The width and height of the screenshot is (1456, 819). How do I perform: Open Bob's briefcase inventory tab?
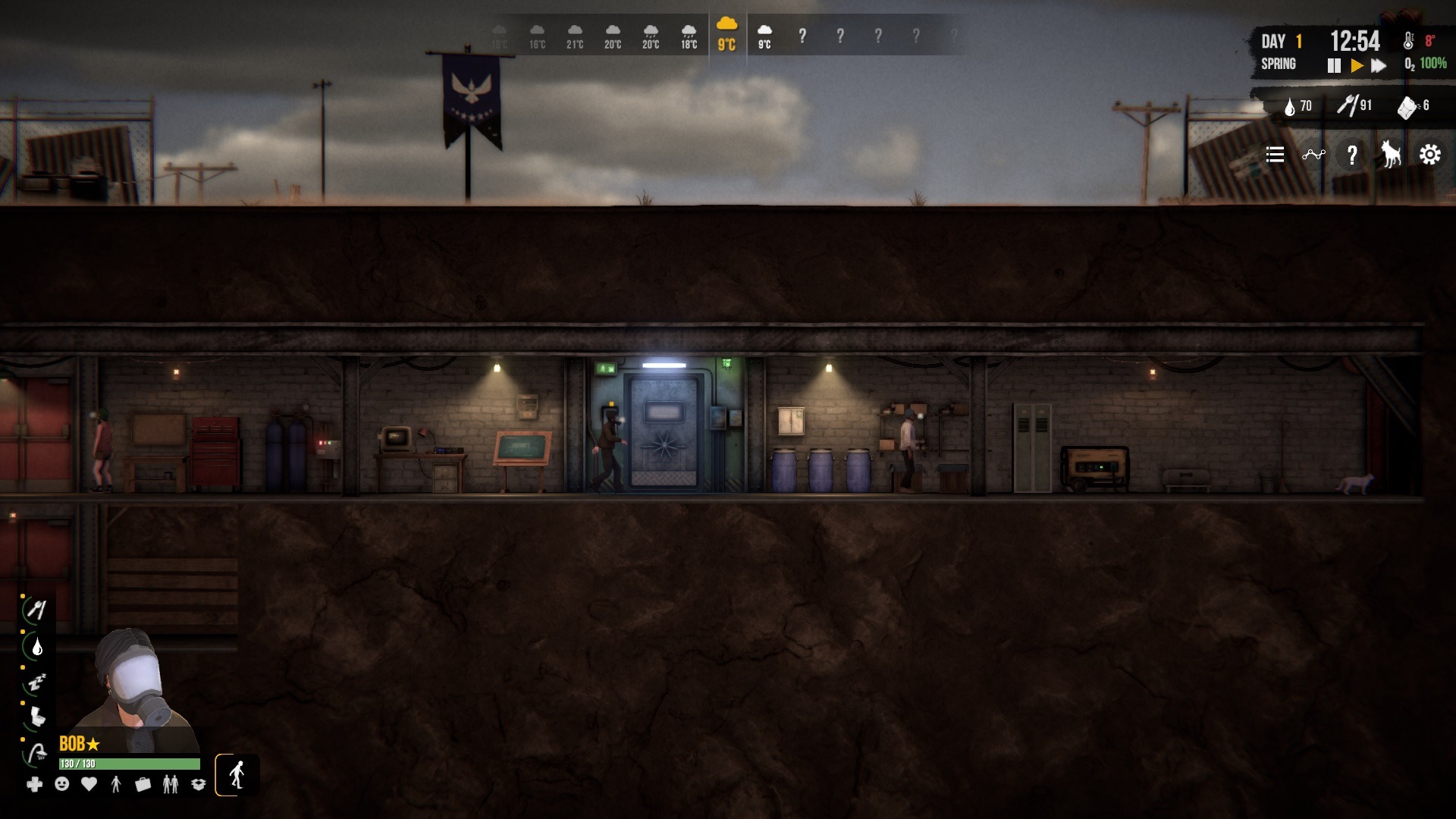143,784
